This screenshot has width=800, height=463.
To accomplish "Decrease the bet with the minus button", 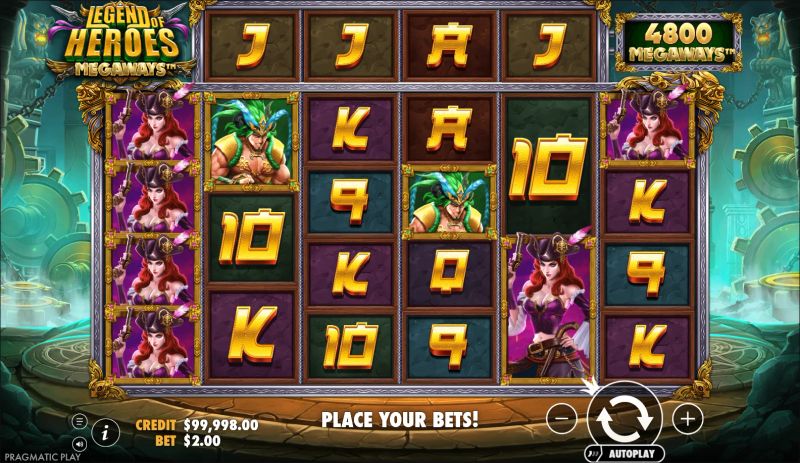I will (x=563, y=419).
